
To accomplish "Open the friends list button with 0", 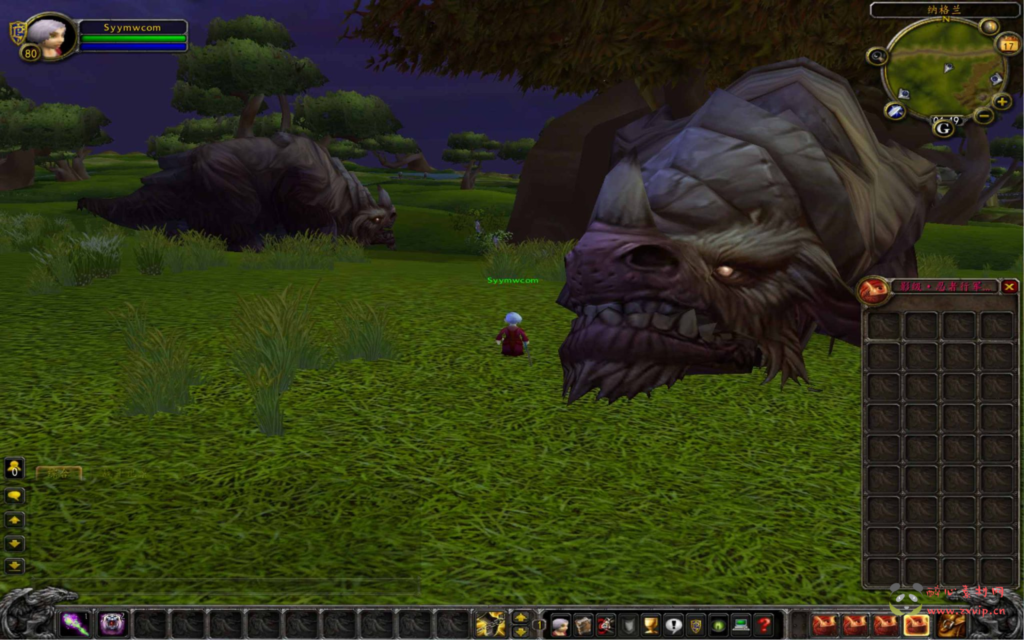I will pos(15,468).
